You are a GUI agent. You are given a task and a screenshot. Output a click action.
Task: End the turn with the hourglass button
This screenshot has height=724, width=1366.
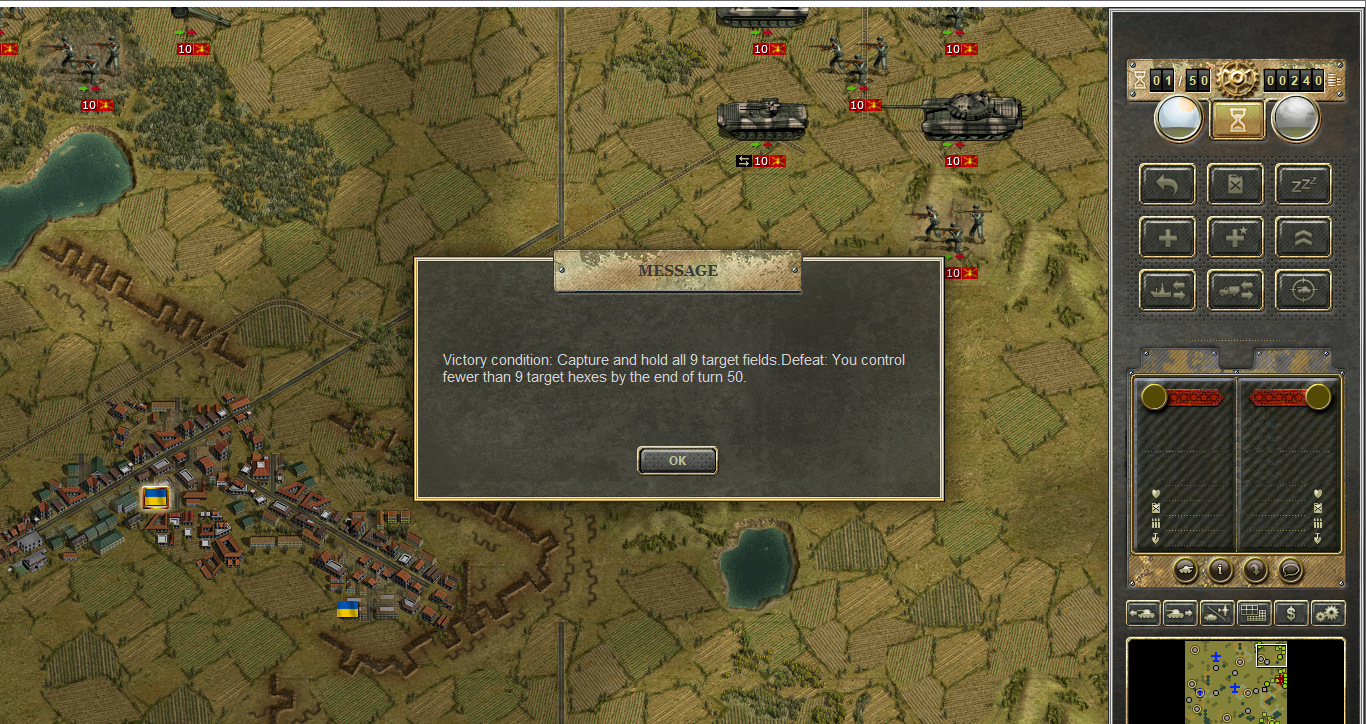[x=1238, y=120]
